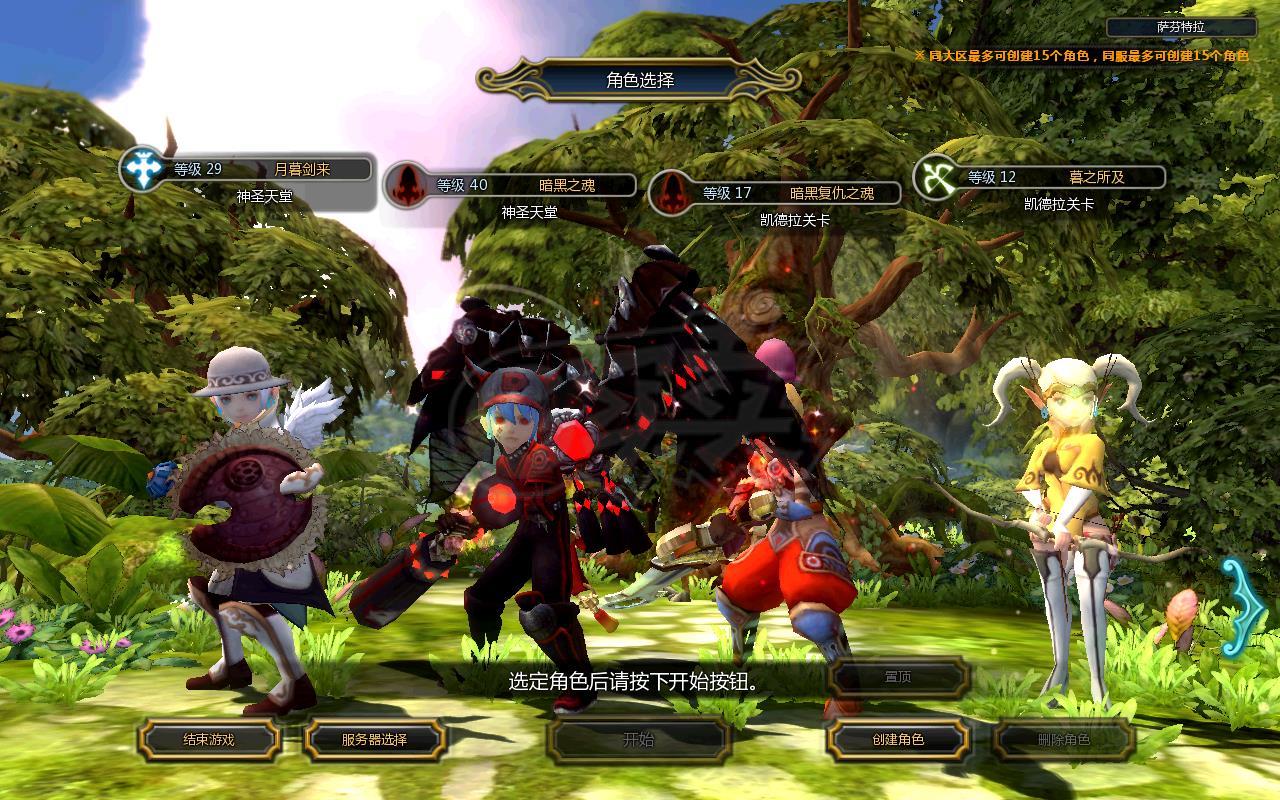Open 服务器选择 server selection
The width and height of the screenshot is (1280, 800).
click(374, 740)
